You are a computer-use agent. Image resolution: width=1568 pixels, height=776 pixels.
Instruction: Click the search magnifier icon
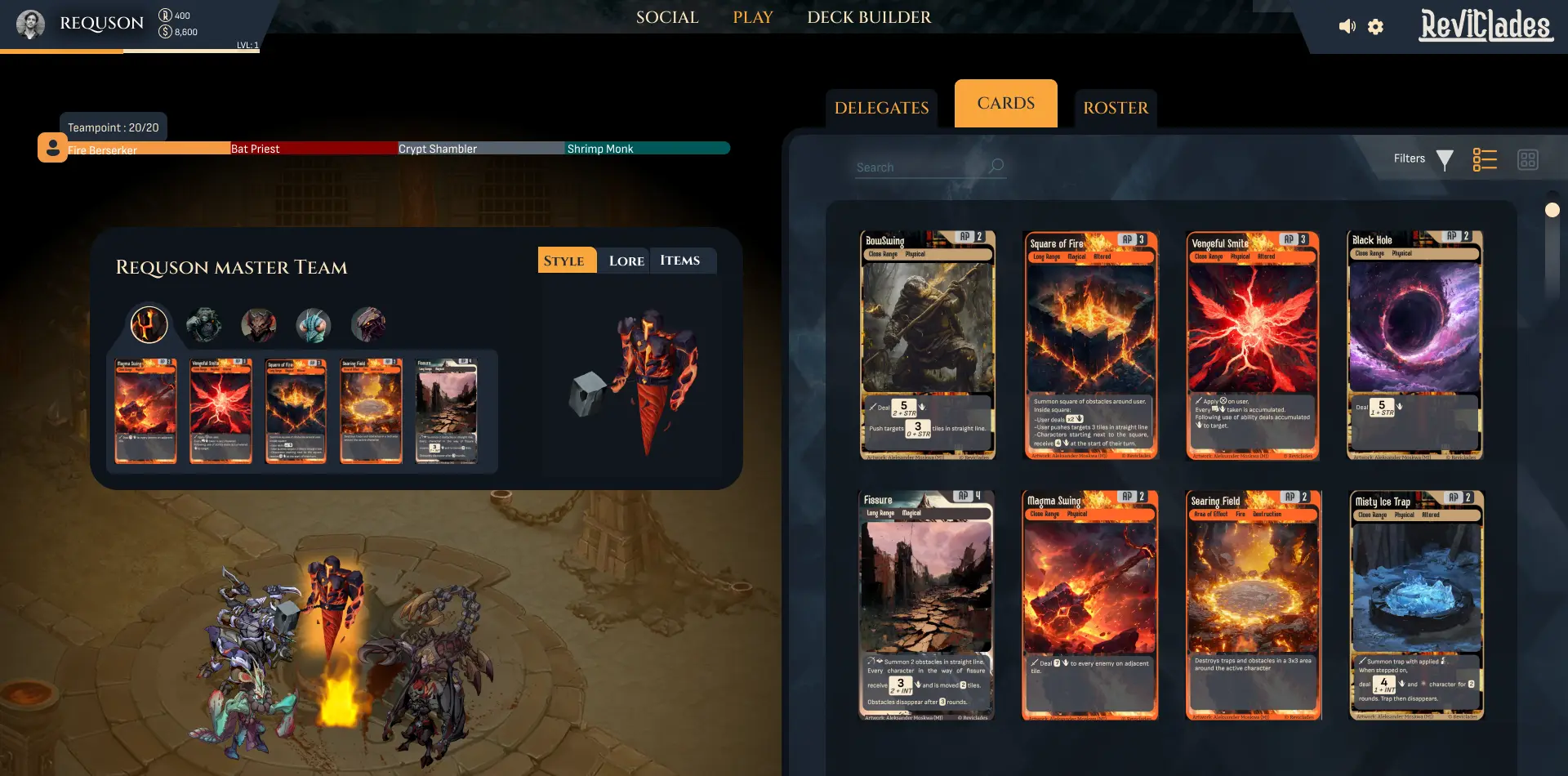pos(994,165)
